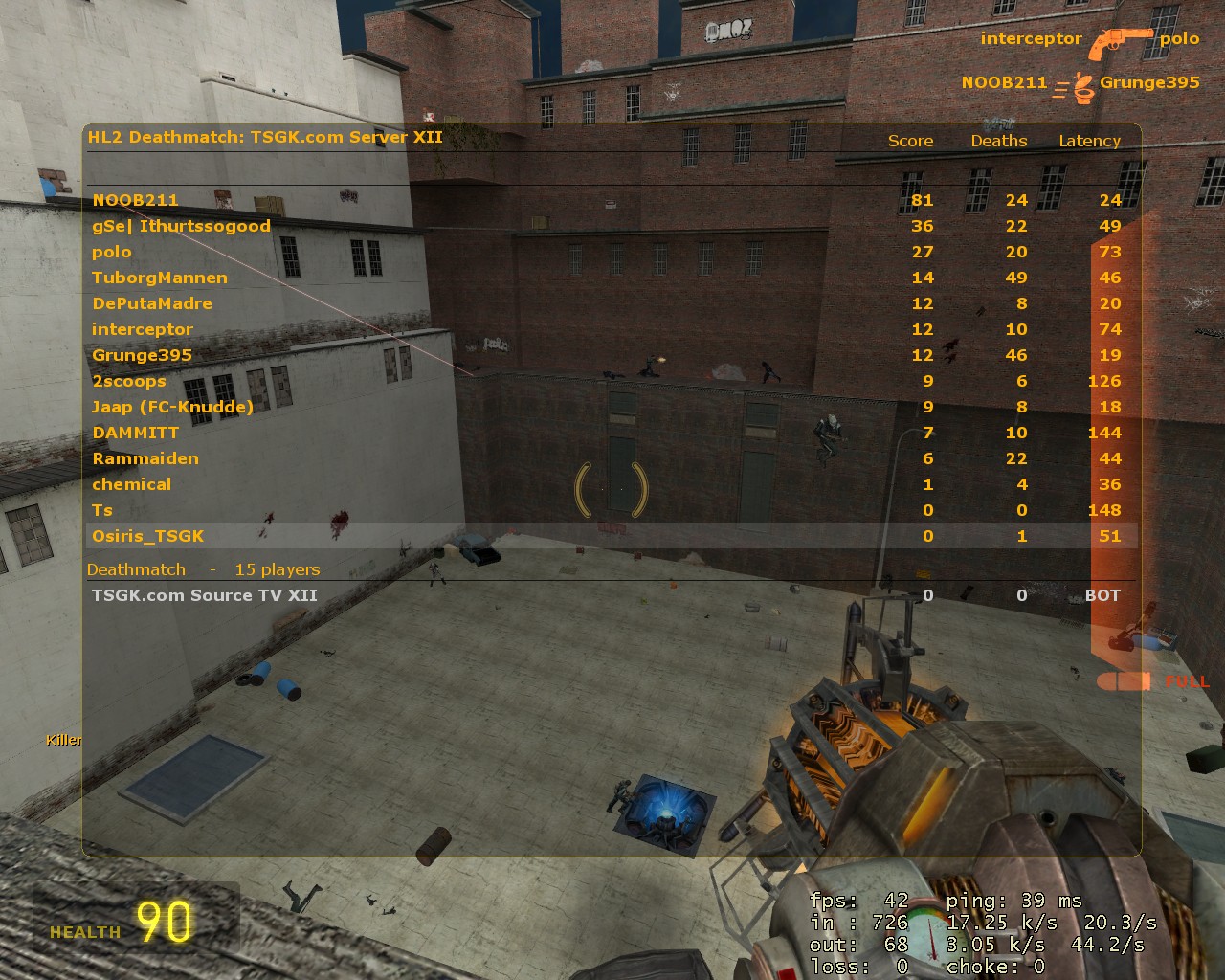Select the highlighted Osiris_TSGK scoreboard row

(148, 536)
